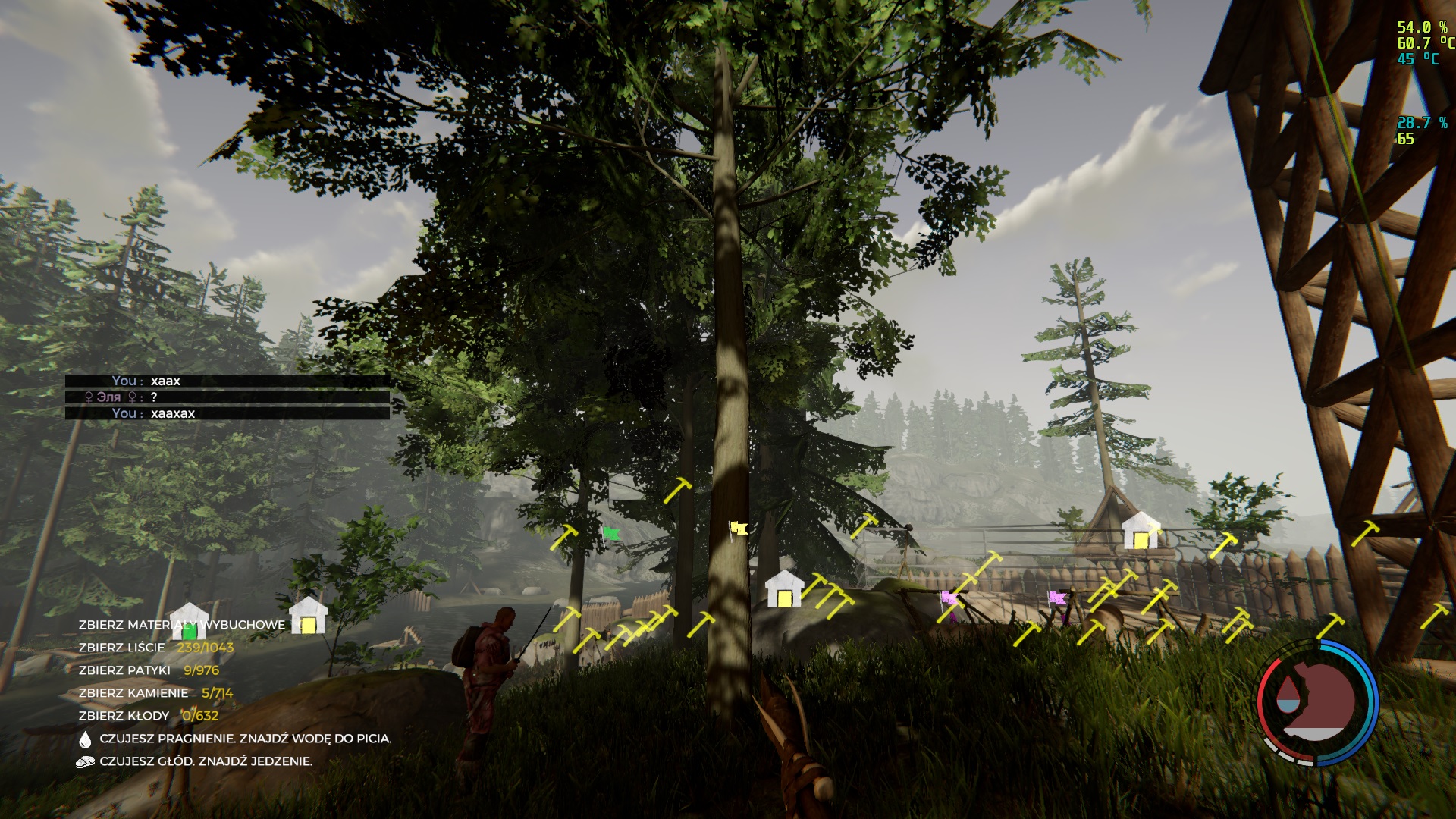The width and height of the screenshot is (1456, 819).
Task: Select the 'Zbierz kłody' objective
Action: [148, 716]
